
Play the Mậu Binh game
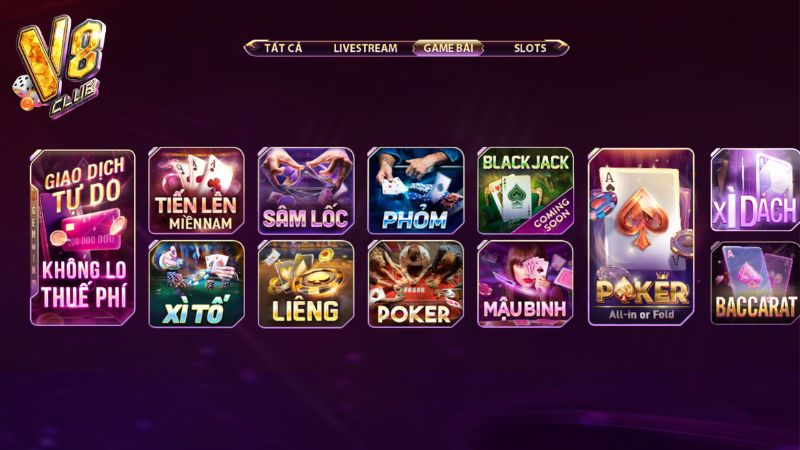click(525, 284)
